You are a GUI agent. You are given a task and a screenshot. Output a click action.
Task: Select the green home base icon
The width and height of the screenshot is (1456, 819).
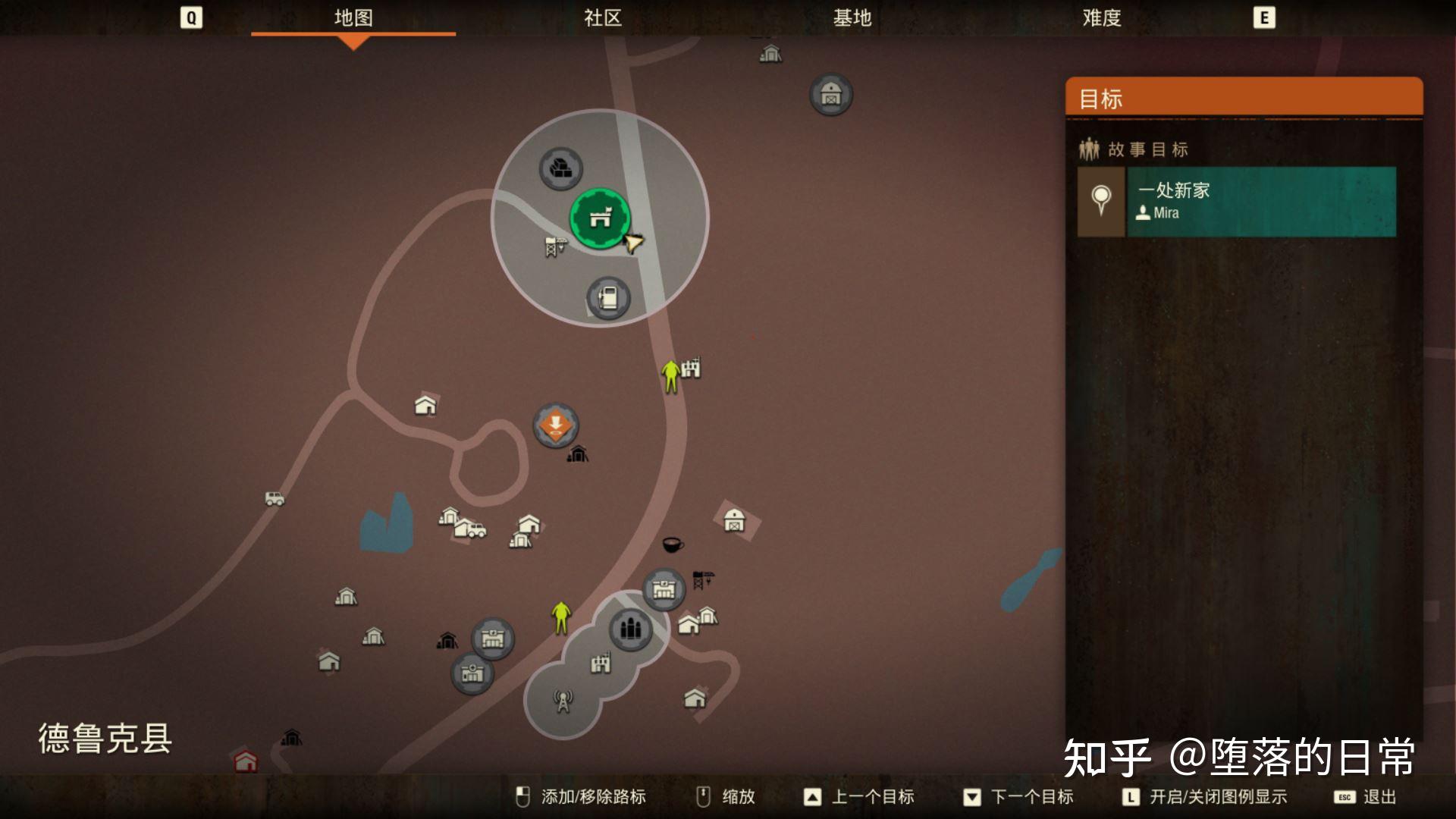click(x=601, y=219)
